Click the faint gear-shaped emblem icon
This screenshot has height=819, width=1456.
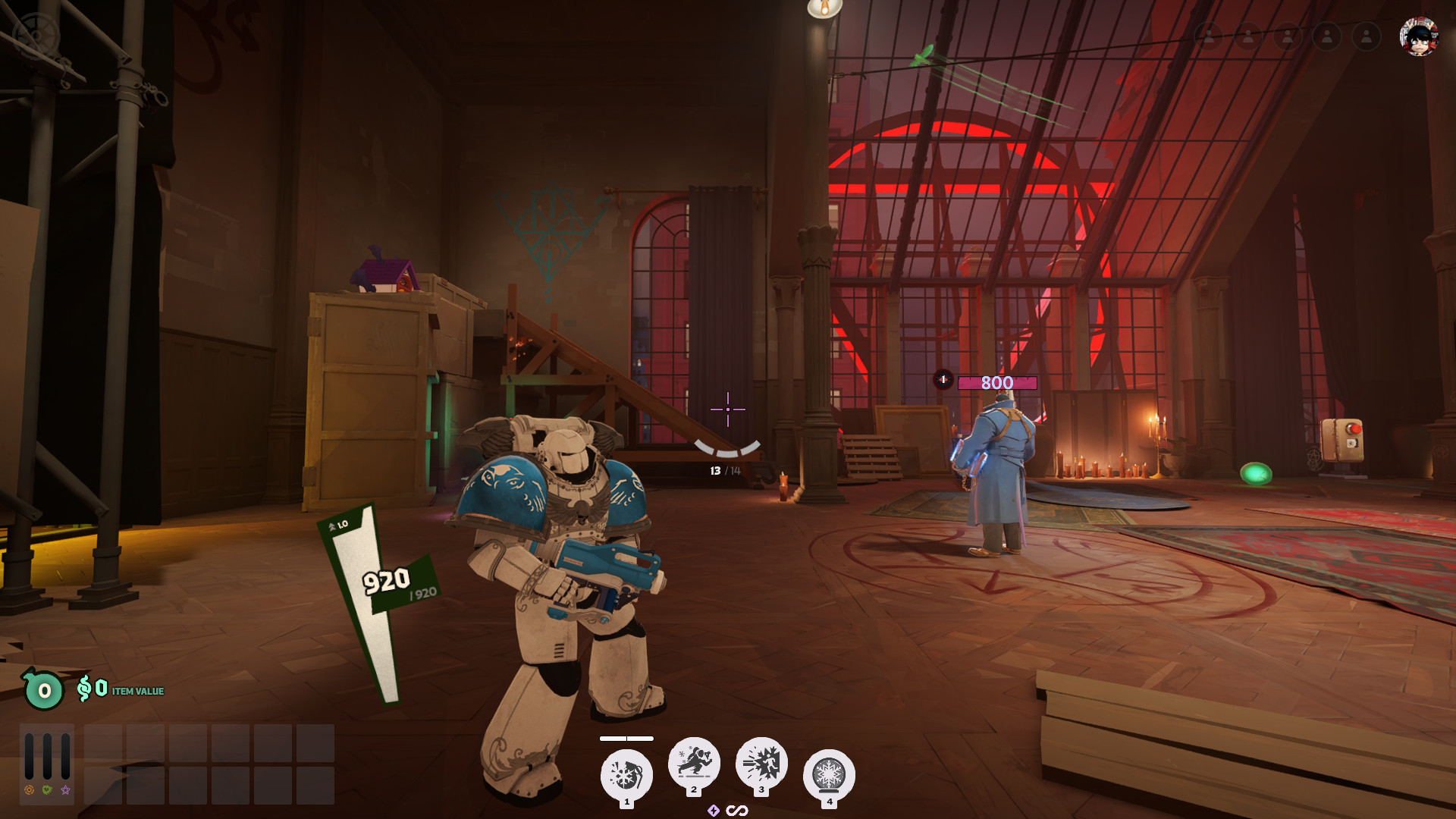click(36, 34)
